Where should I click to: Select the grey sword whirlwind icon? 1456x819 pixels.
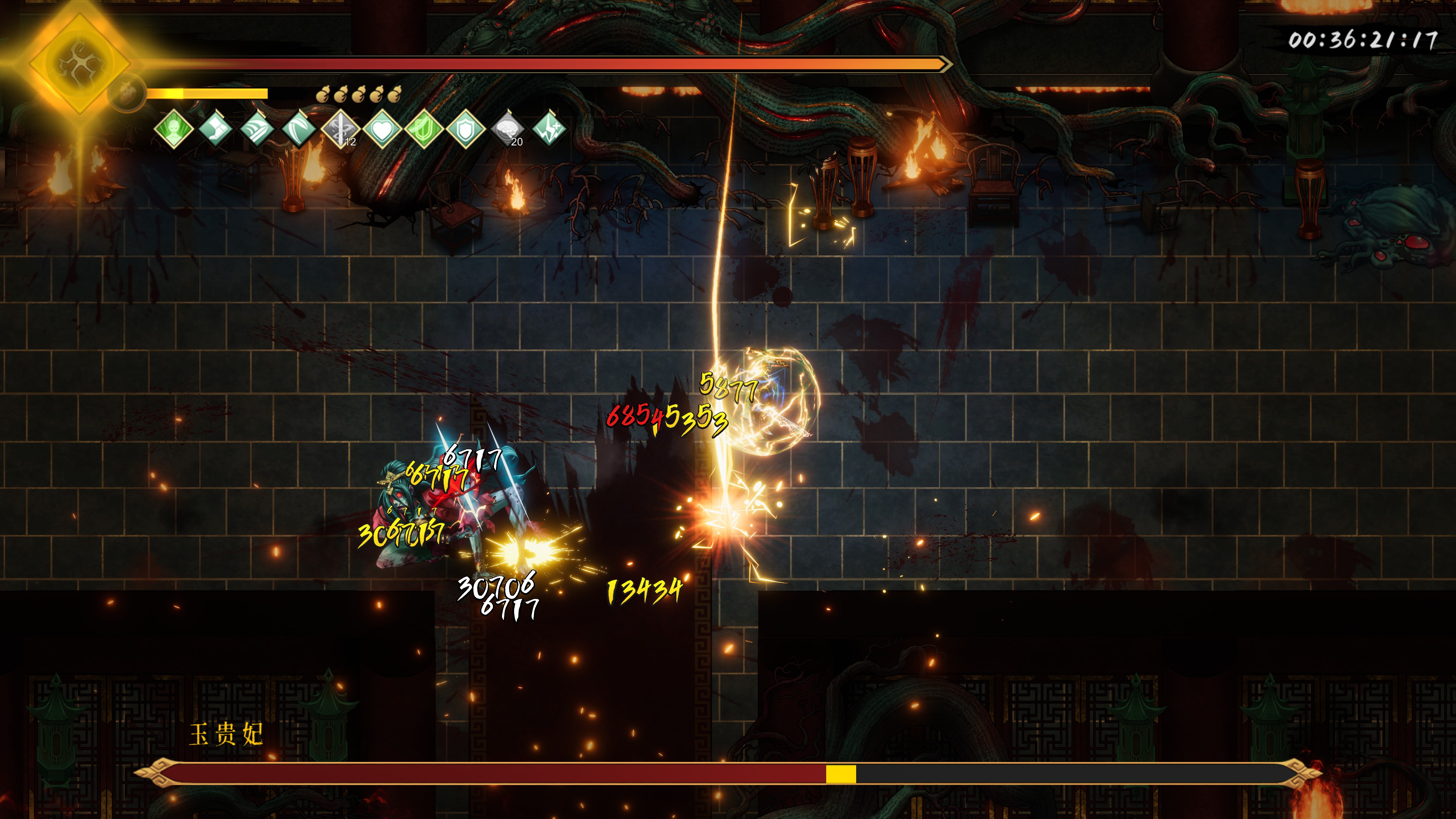click(x=340, y=129)
